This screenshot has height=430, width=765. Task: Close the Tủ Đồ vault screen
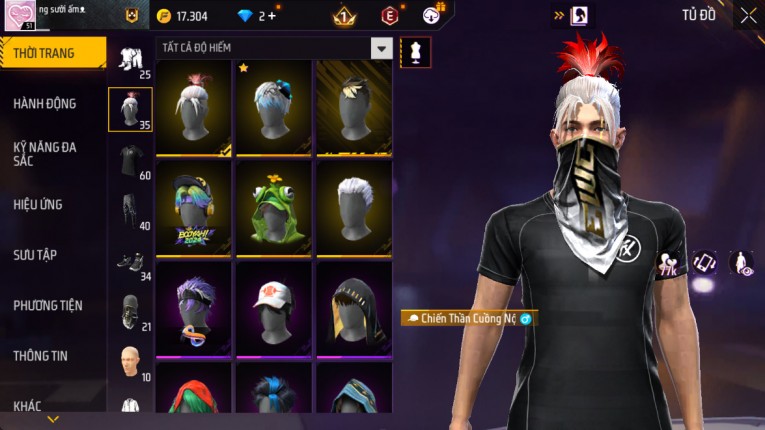(748, 16)
